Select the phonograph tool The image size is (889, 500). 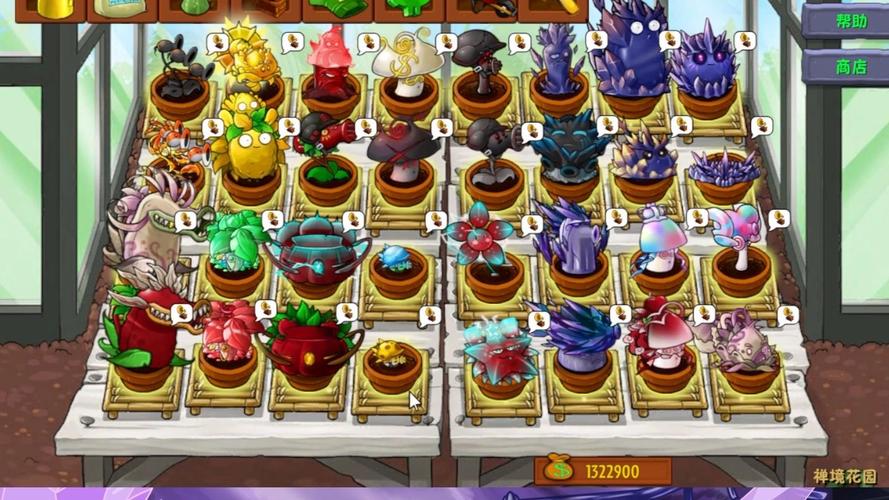point(265,9)
